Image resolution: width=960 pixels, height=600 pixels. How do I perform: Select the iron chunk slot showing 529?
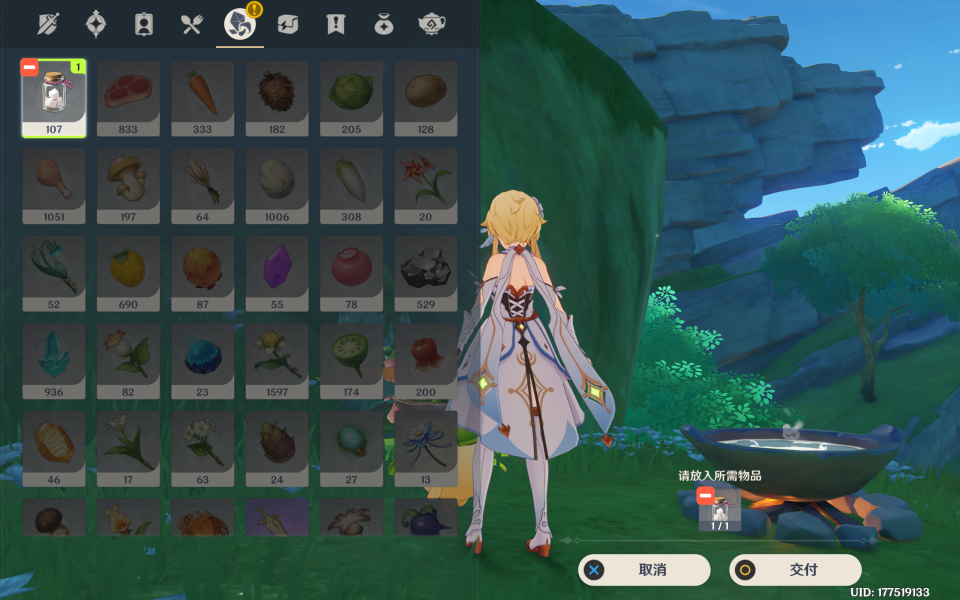426,273
